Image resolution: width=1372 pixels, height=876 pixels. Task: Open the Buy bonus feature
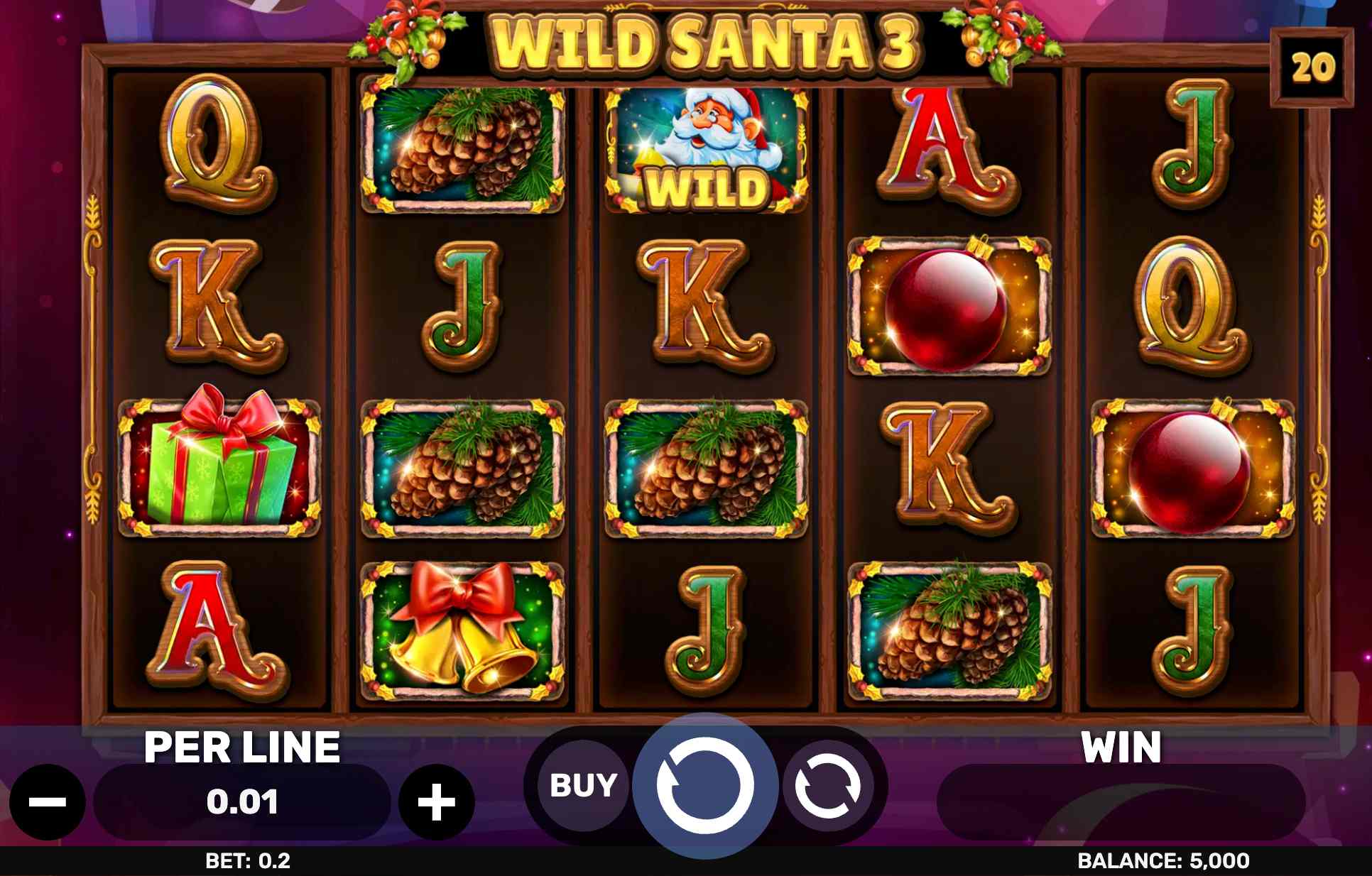point(583,786)
